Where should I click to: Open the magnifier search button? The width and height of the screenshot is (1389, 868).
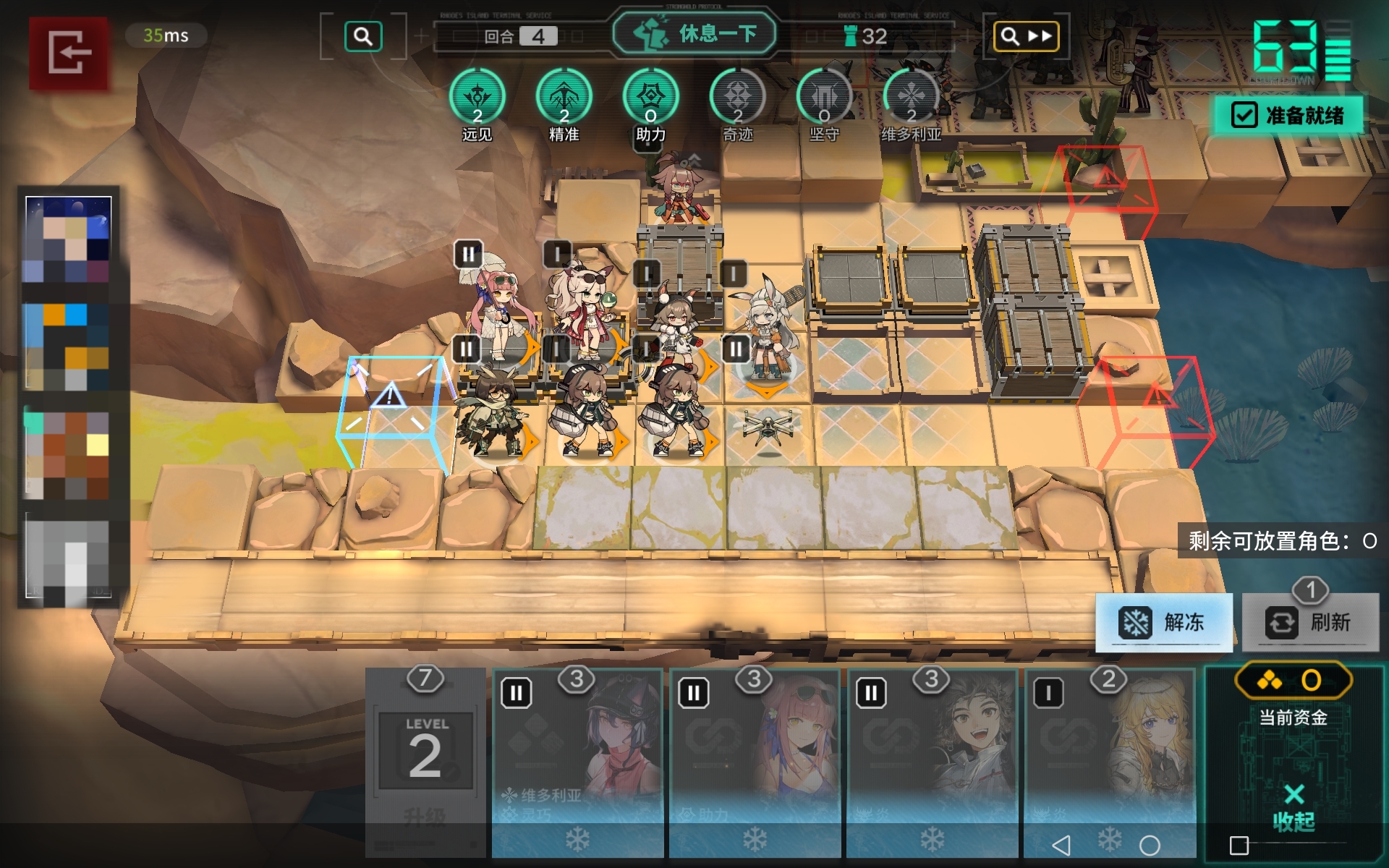tap(363, 36)
